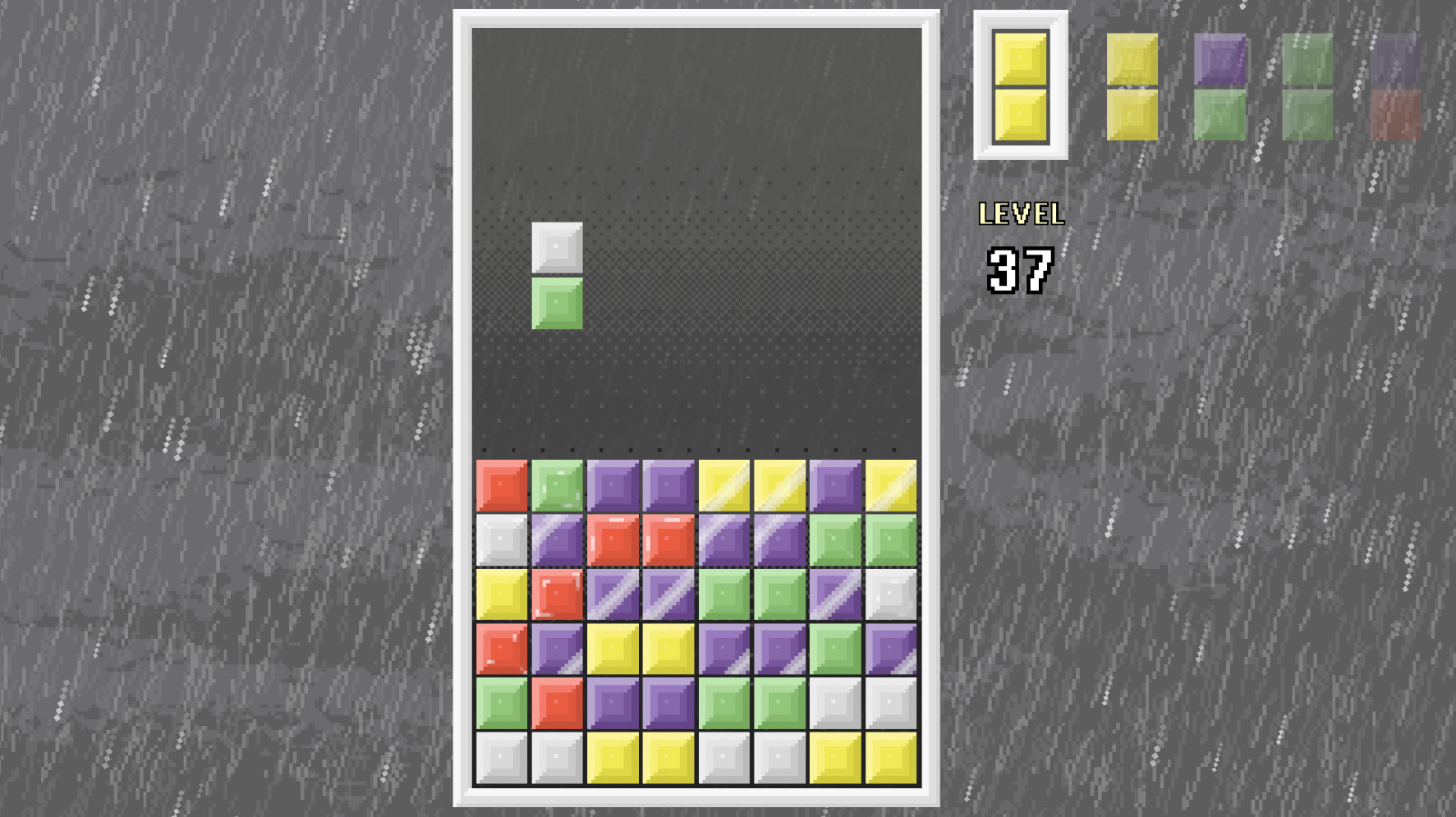Viewport: 1456px width, 817px height.
Task: Click the top yellow block of next piece
Action: [1018, 57]
